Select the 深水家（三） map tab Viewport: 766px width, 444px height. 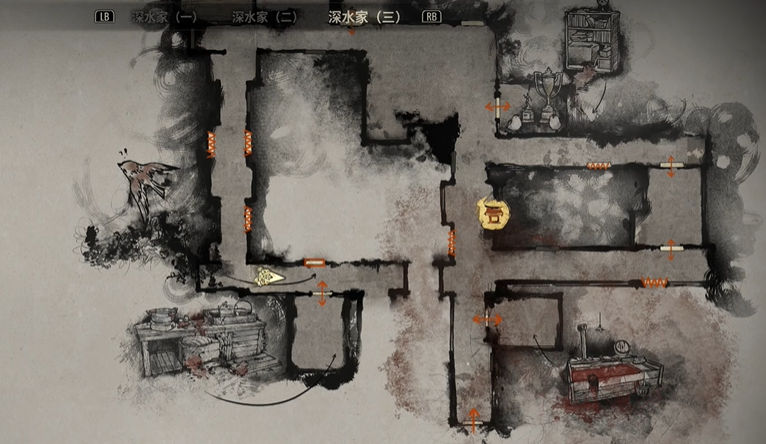point(363,17)
